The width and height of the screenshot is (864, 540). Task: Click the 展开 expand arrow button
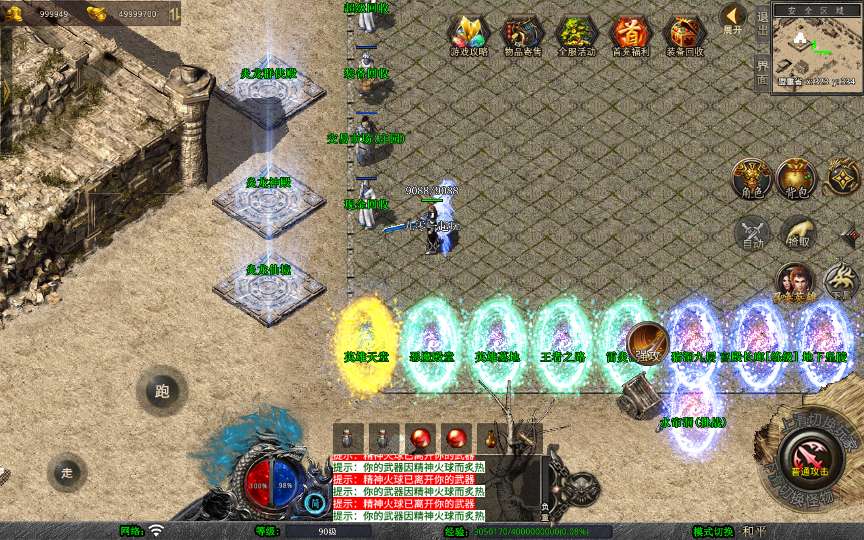pos(734,18)
